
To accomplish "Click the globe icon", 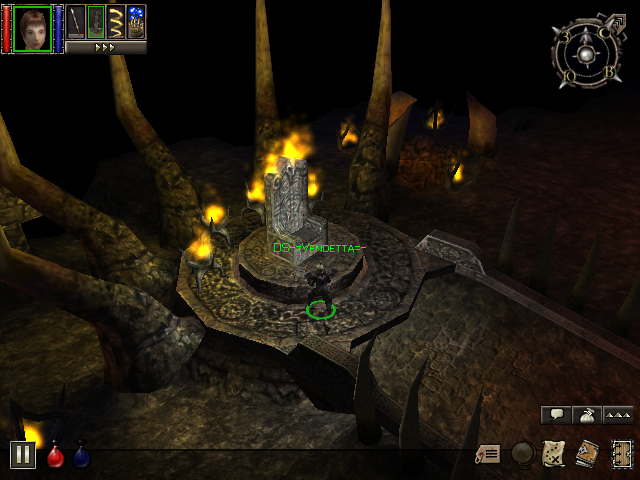I will click(522, 454).
